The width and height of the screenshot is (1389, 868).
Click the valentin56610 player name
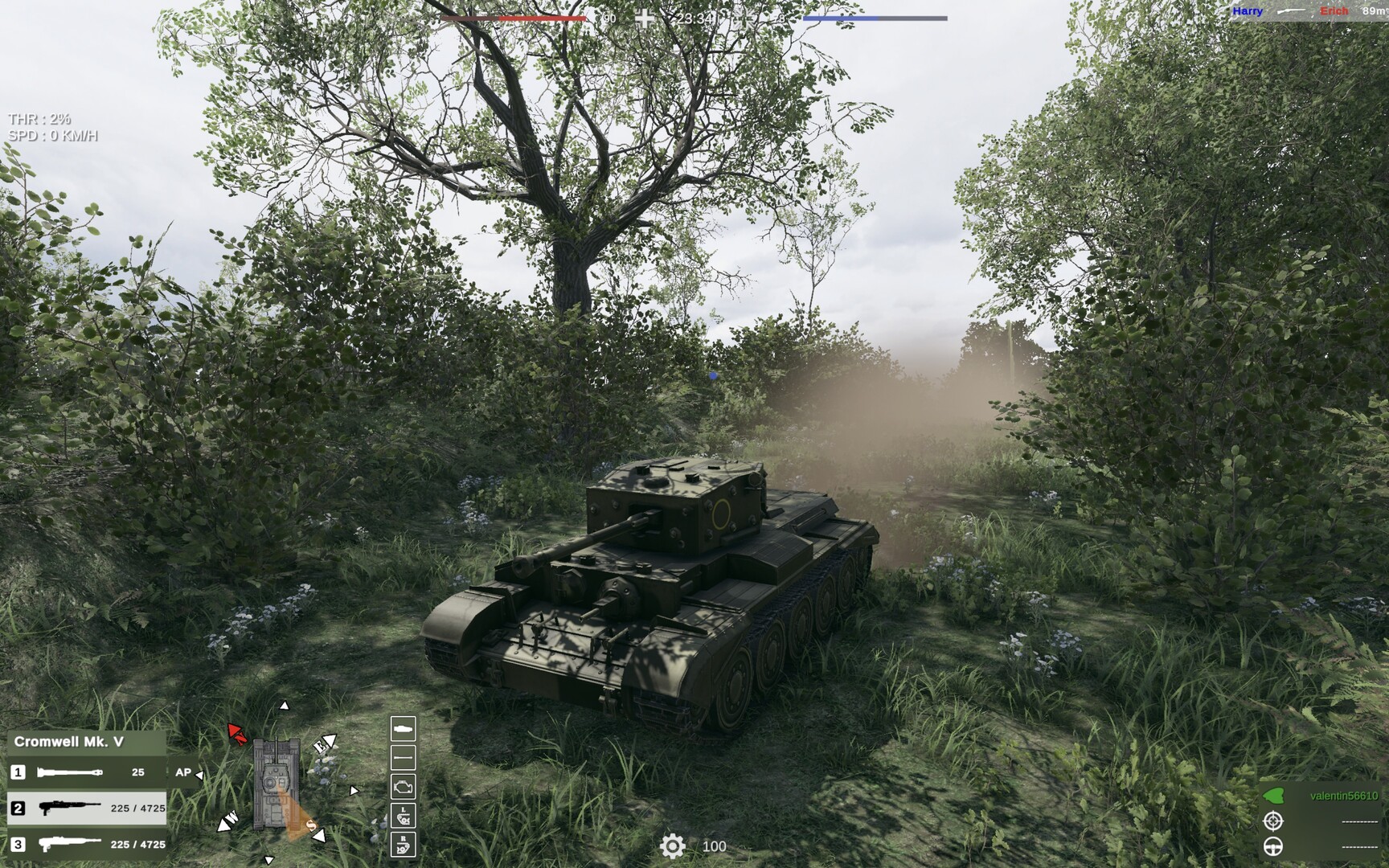click(1345, 796)
